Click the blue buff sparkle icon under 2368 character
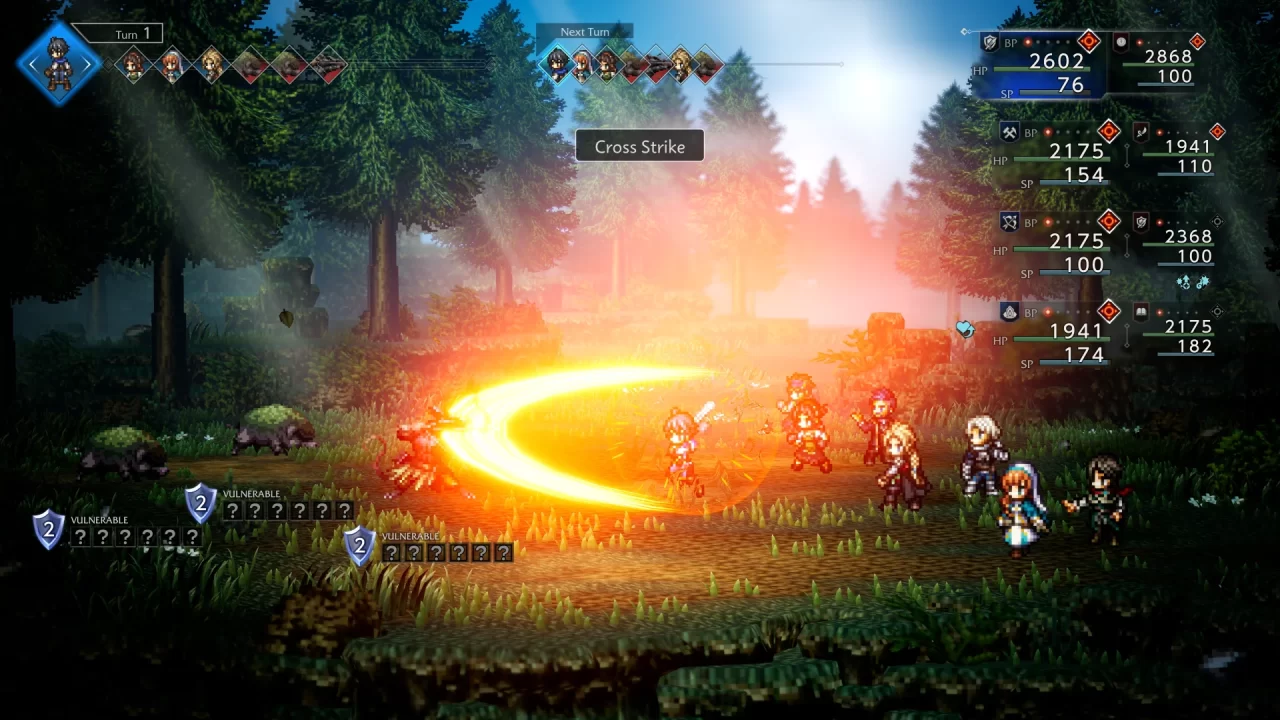 [x=1184, y=282]
